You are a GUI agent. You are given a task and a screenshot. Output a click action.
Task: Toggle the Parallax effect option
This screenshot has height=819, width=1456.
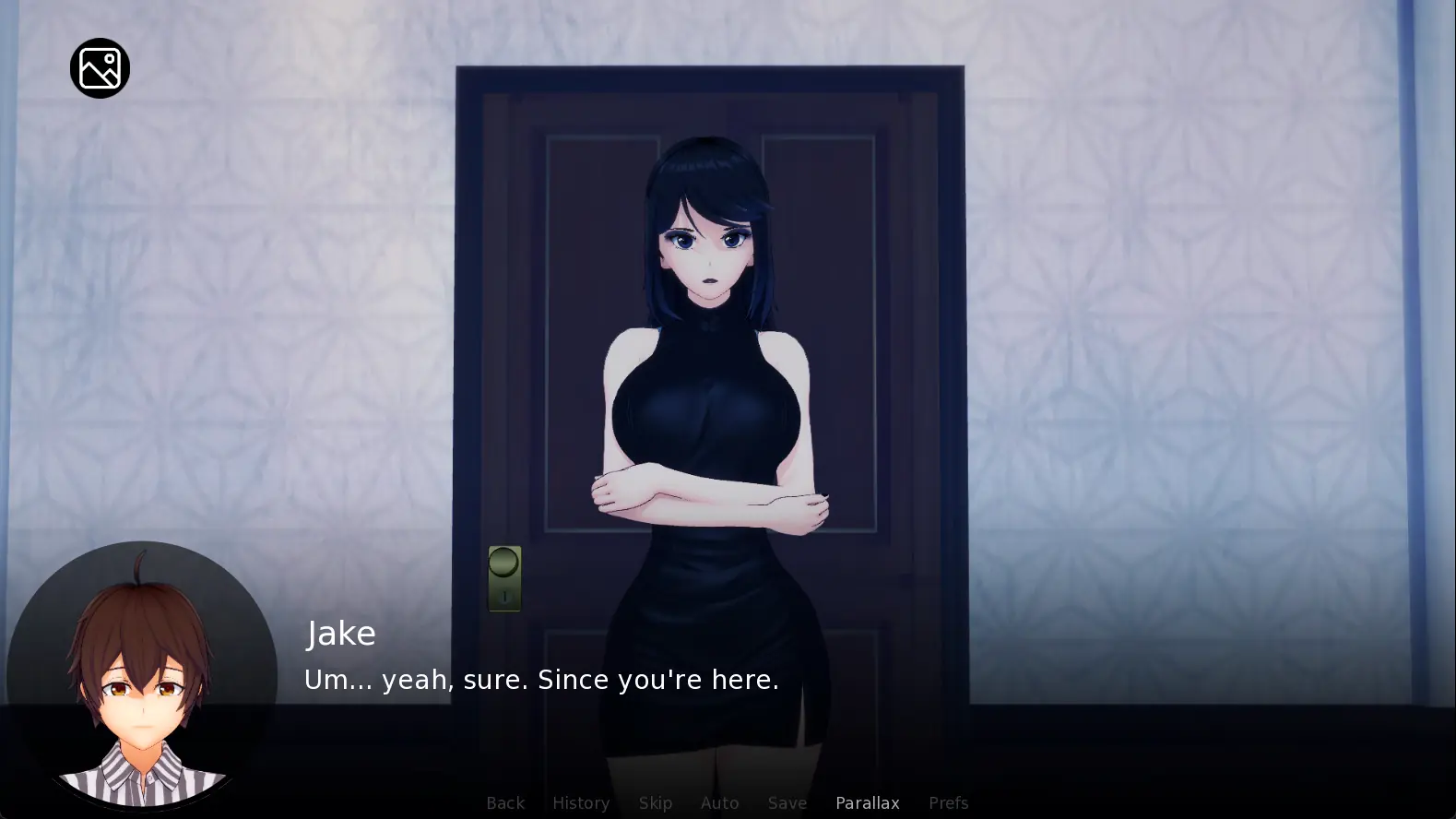[x=868, y=802]
